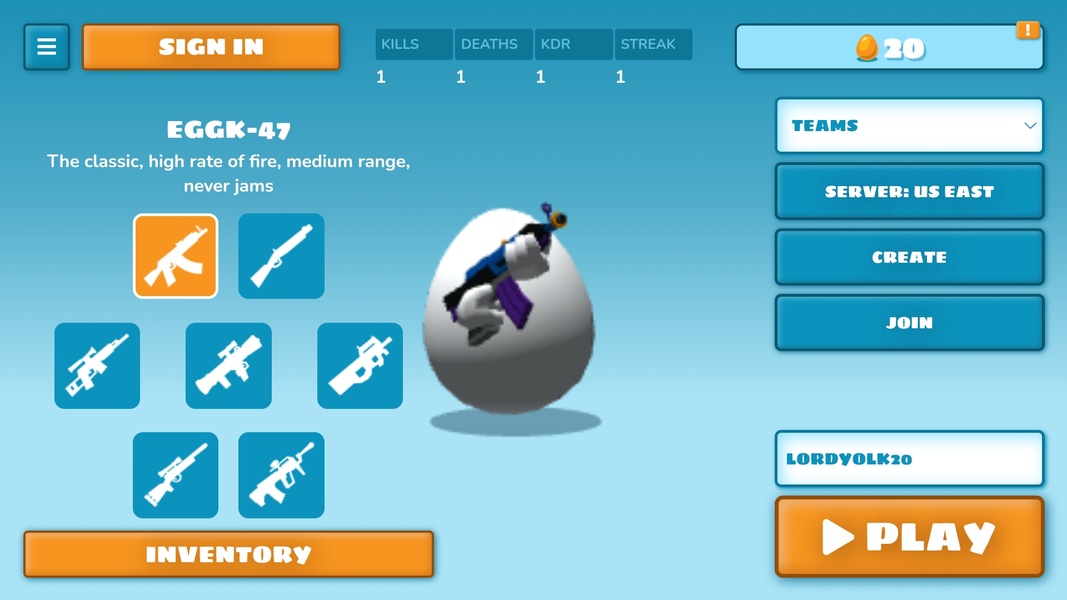Pick the rocket launcher weapon tile

(x=228, y=366)
